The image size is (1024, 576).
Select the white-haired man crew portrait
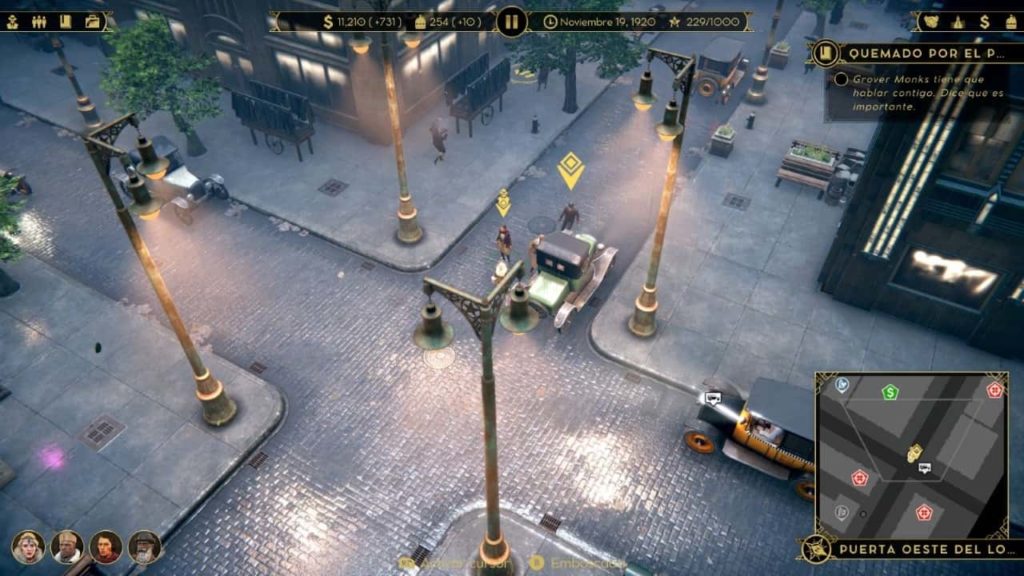(66, 546)
